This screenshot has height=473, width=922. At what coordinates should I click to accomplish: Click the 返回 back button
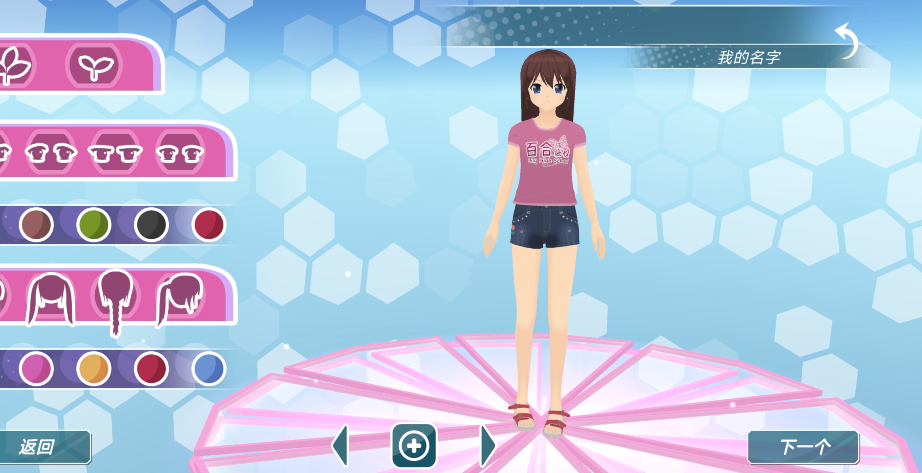pos(43,447)
